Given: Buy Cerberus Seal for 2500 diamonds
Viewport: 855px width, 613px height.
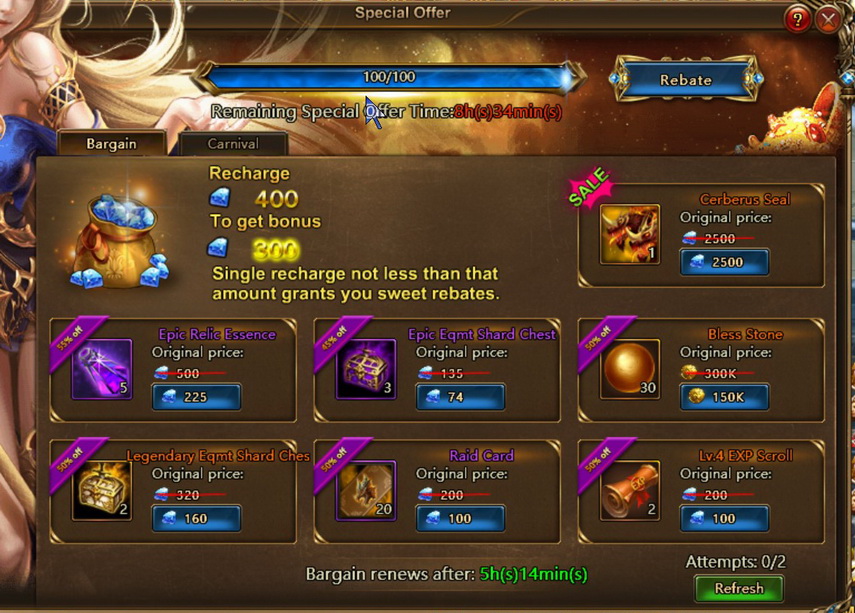Looking at the screenshot, I should 724,262.
